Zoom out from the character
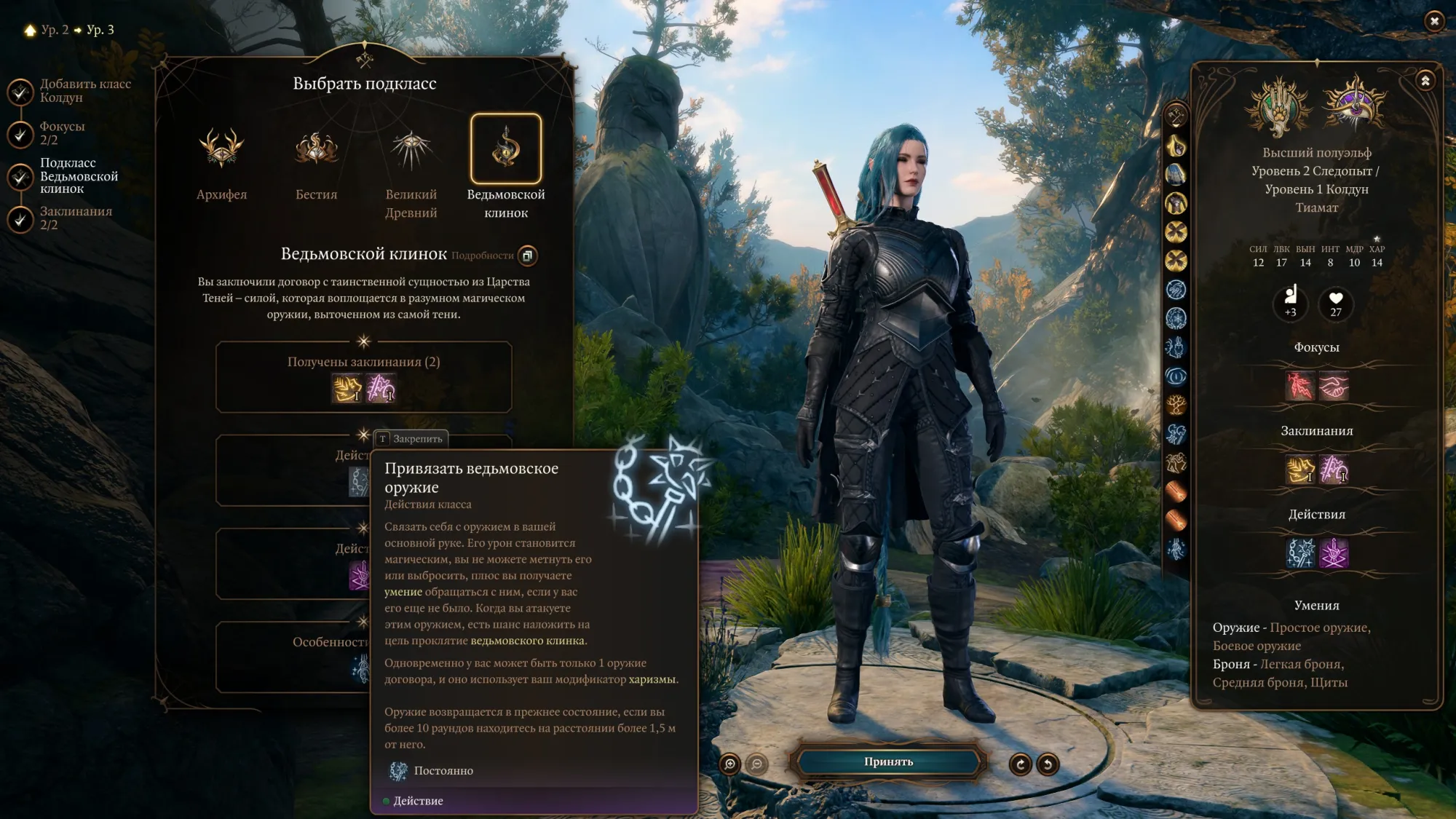This screenshot has width=1456, height=819. [757, 764]
